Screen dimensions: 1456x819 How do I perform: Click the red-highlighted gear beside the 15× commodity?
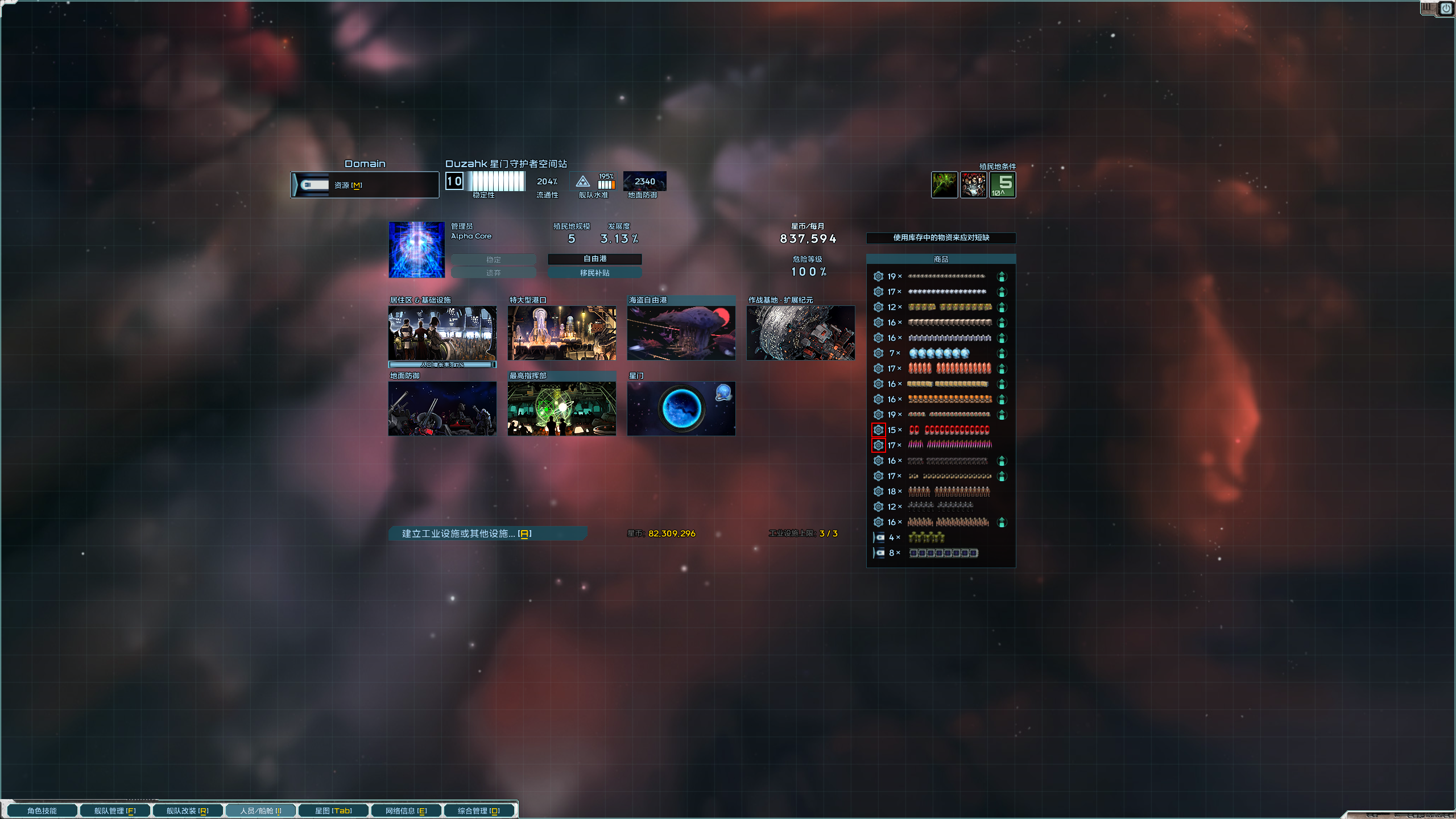click(878, 430)
